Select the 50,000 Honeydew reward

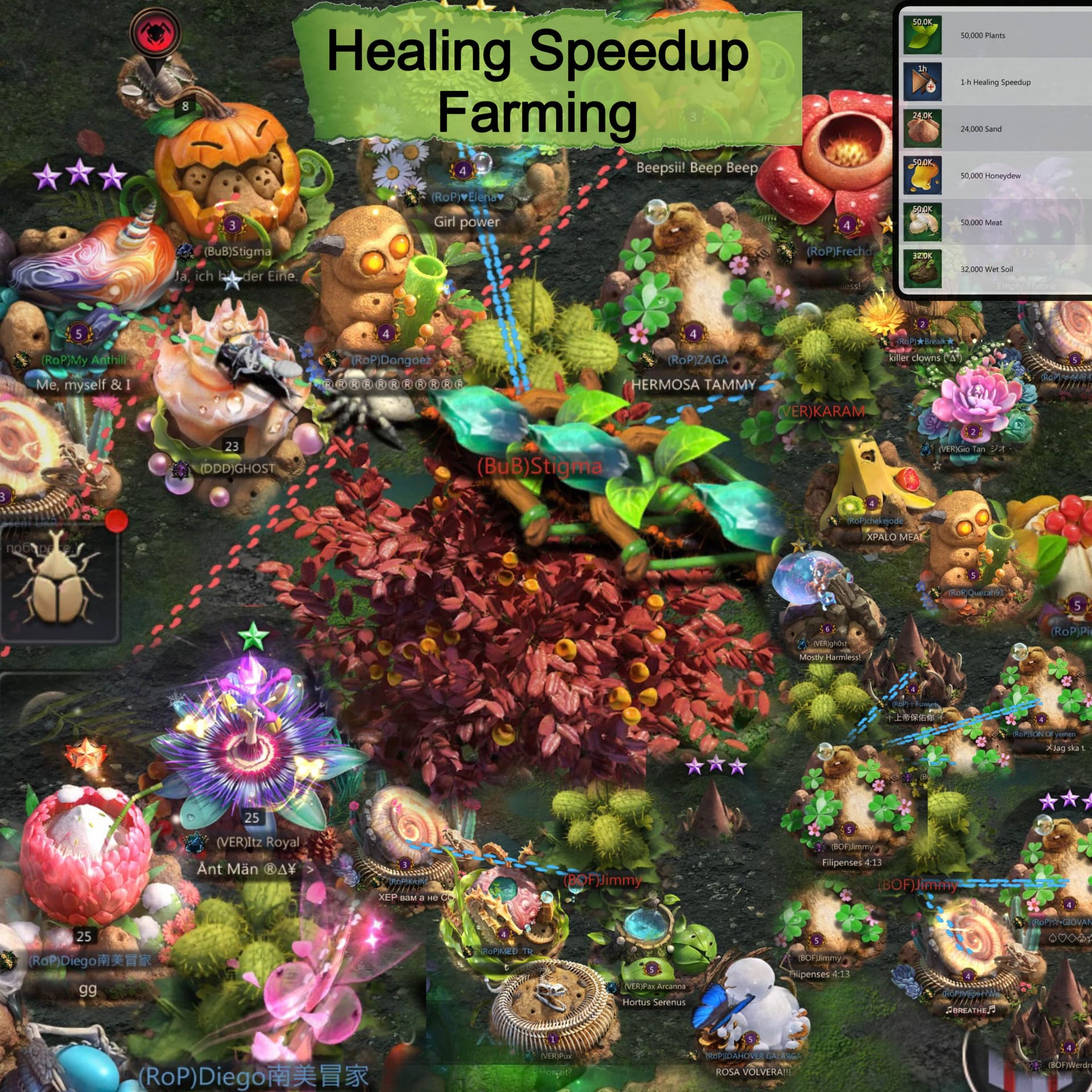[x=995, y=176]
